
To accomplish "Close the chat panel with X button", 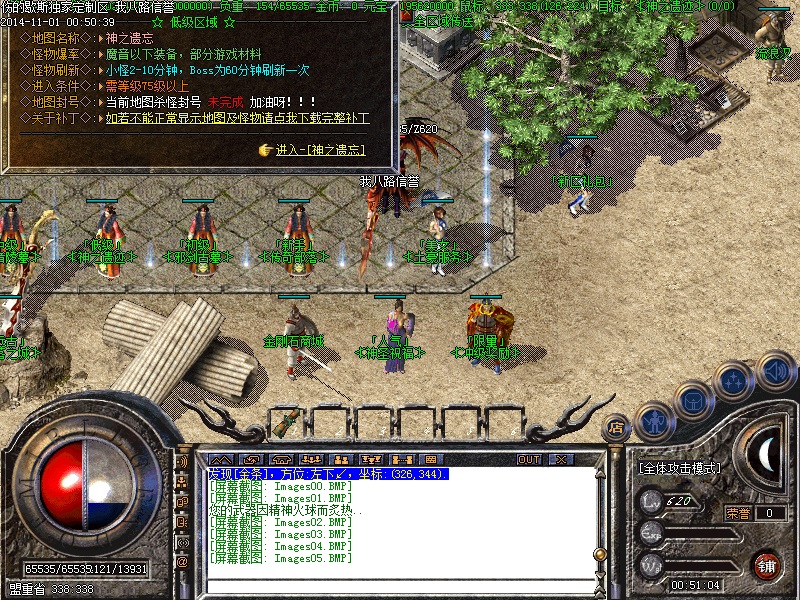I will [561, 459].
